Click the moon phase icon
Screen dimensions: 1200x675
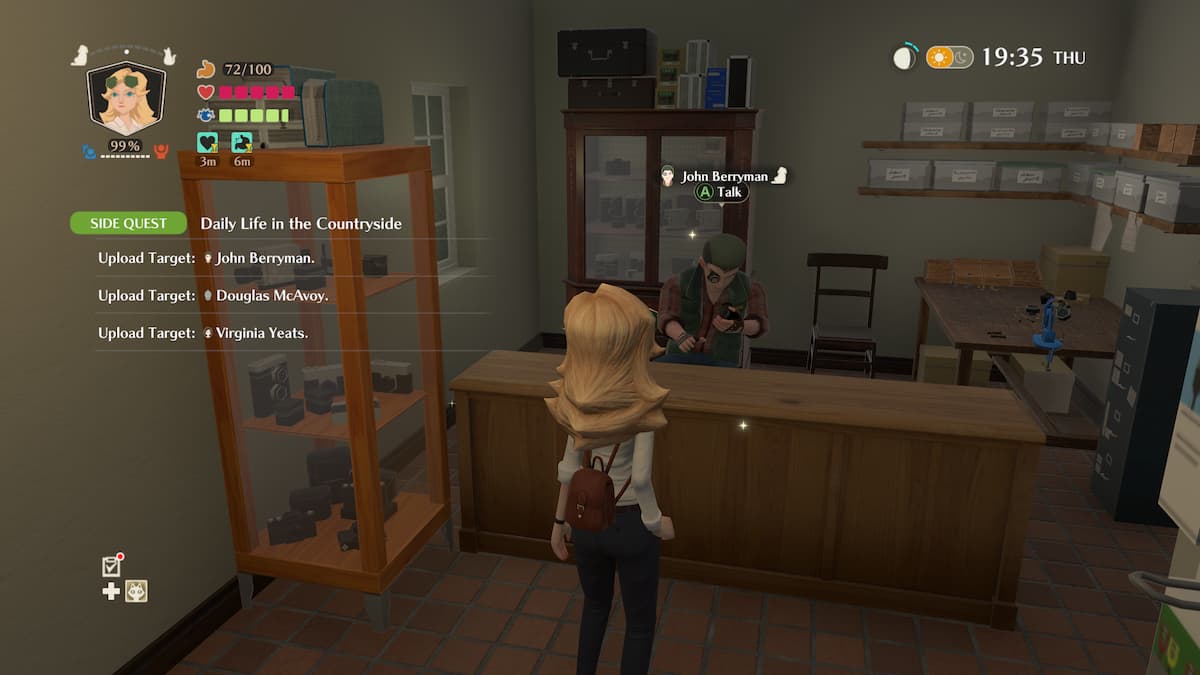point(904,57)
